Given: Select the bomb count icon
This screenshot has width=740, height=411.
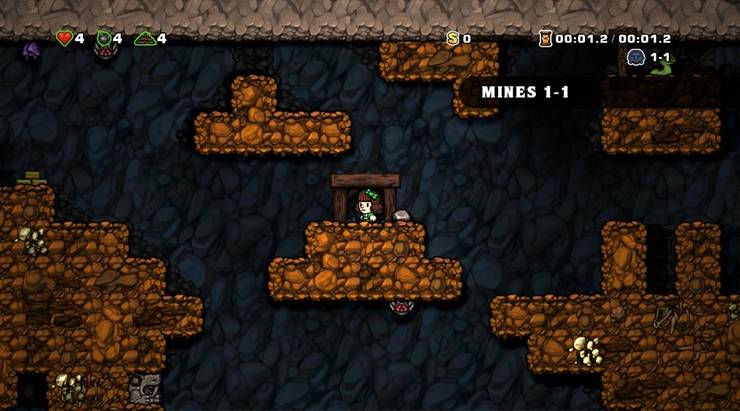Looking at the screenshot, I should [x=103, y=39].
